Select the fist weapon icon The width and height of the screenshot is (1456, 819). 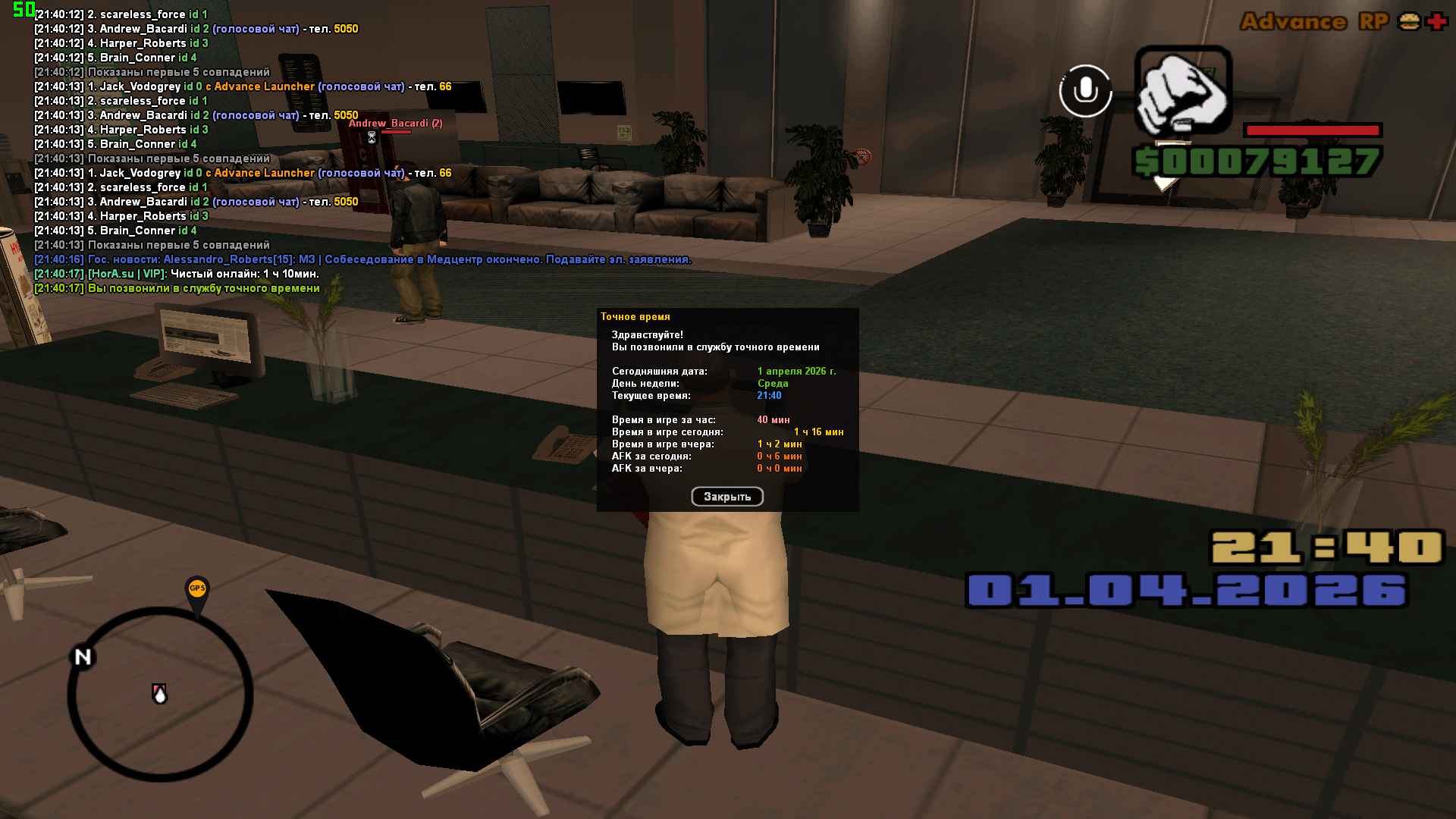[1182, 90]
